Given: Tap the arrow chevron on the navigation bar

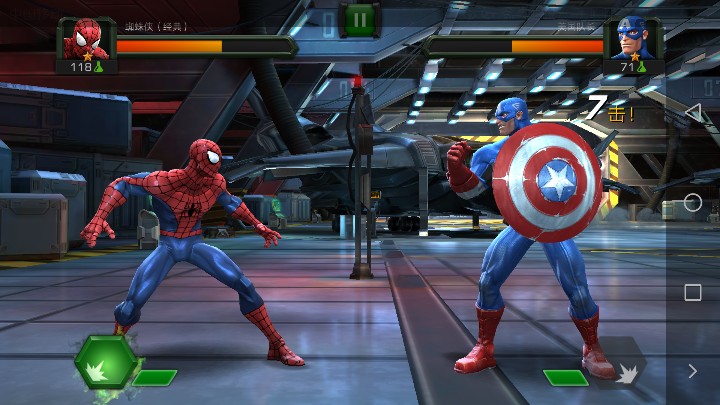Looking at the screenshot, I should (692, 371).
